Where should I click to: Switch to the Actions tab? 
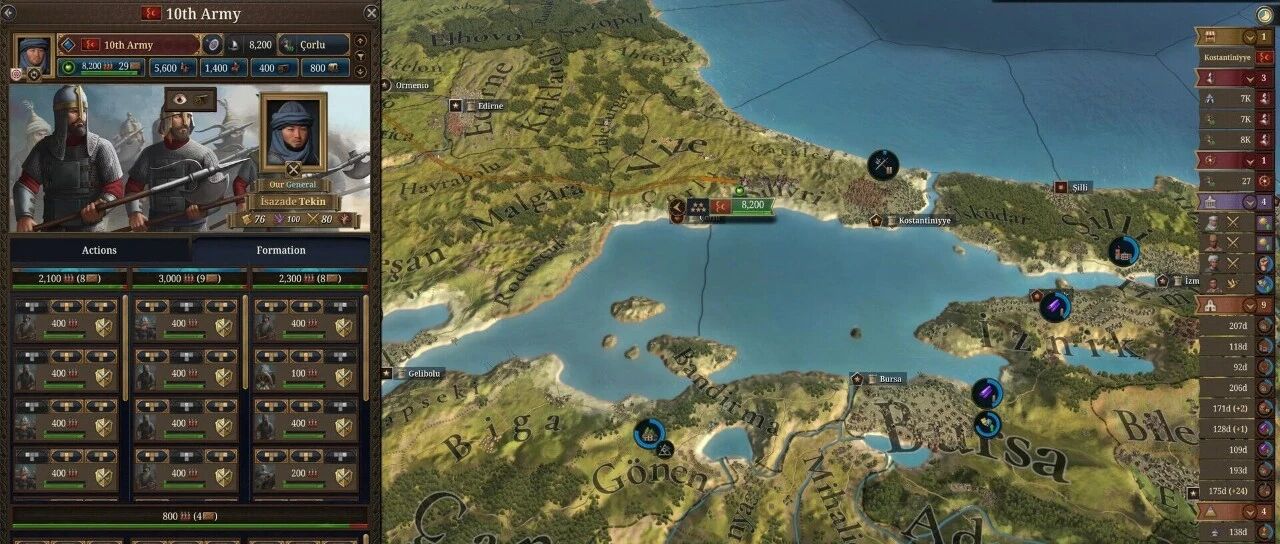99,250
